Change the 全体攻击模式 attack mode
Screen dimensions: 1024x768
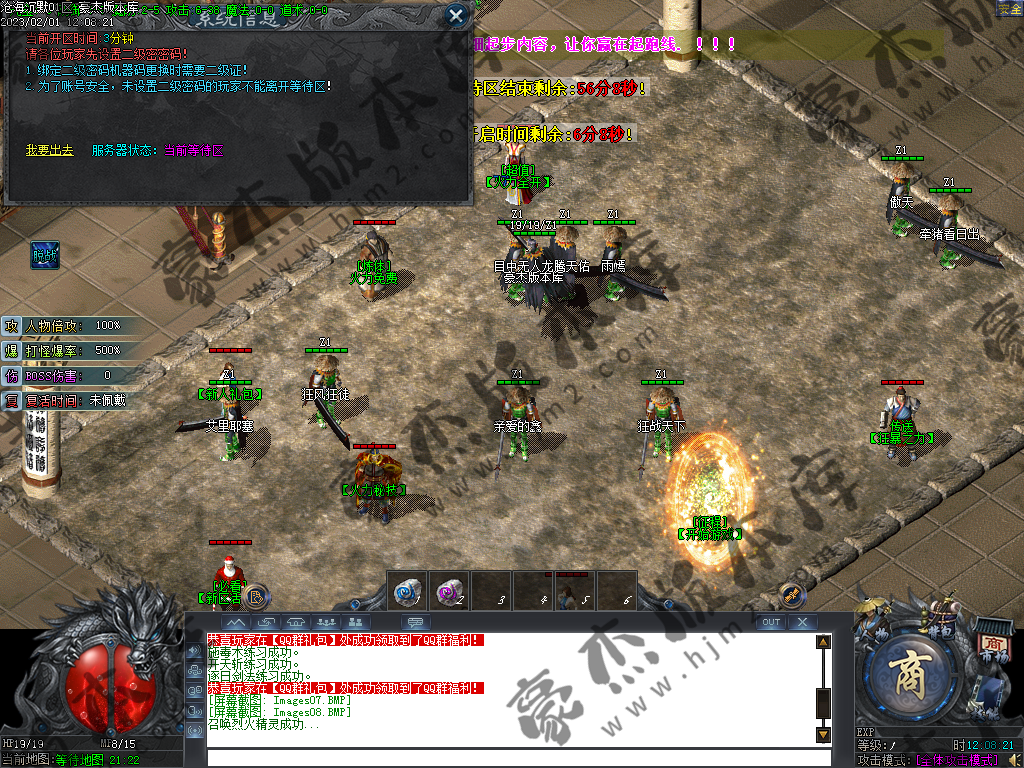pyautogui.click(x=955, y=760)
